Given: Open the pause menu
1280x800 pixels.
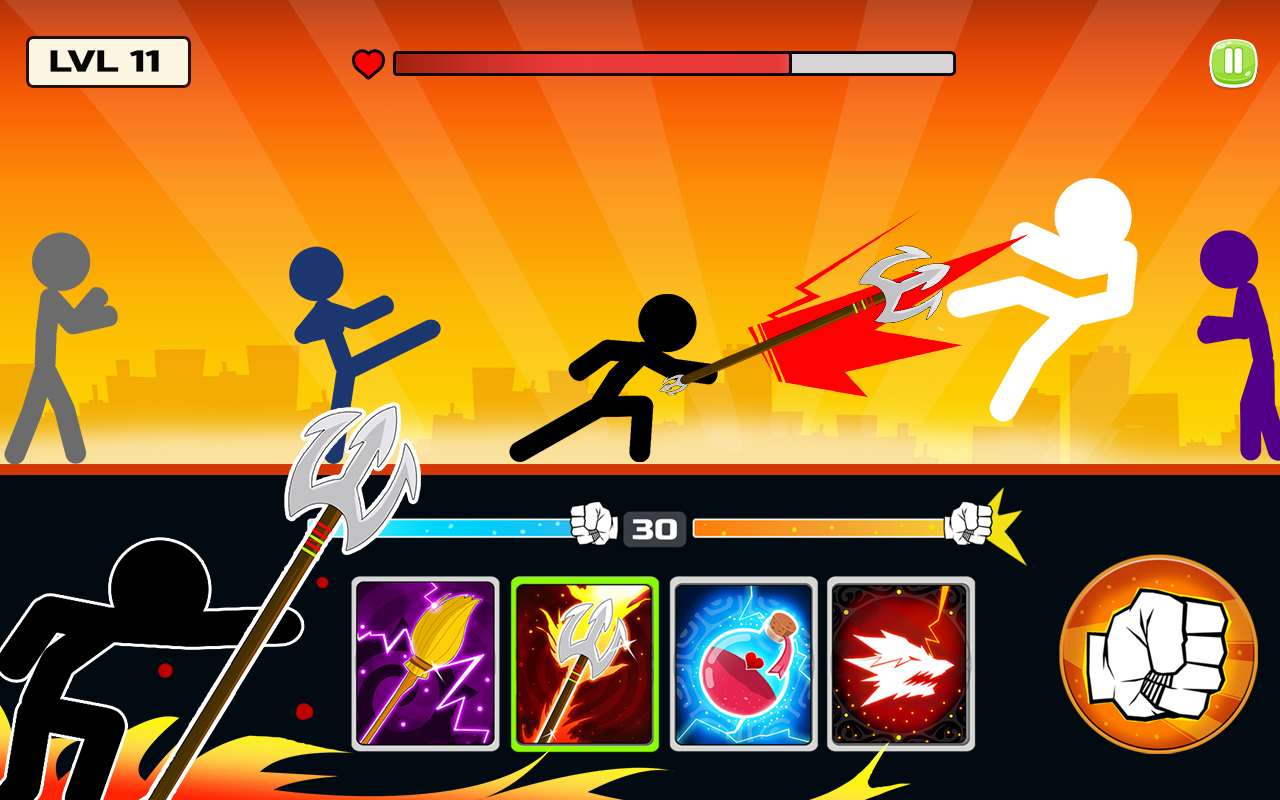Looking at the screenshot, I should click(1233, 61).
